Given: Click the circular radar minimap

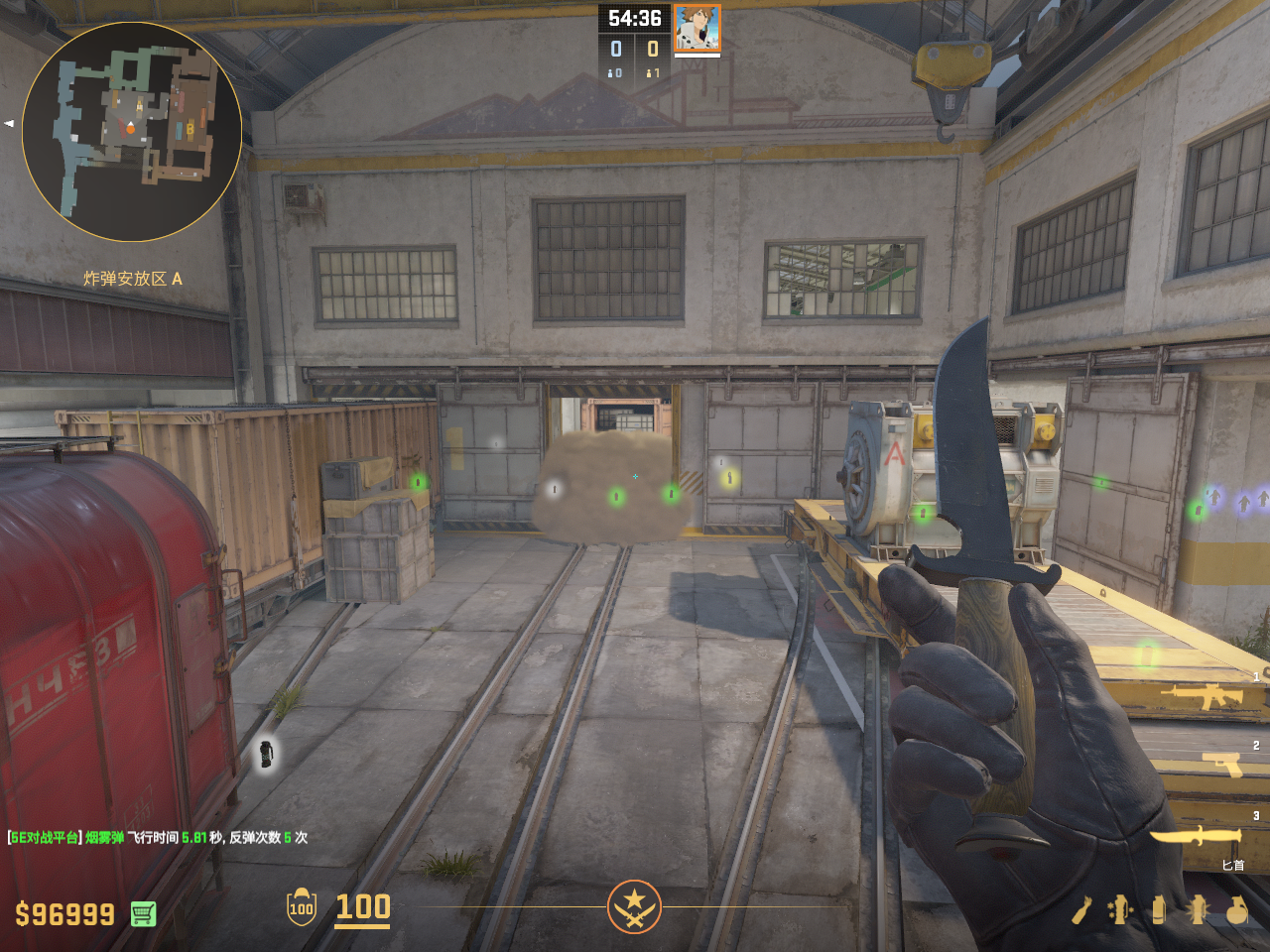Looking at the screenshot, I should tap(132, 132).
